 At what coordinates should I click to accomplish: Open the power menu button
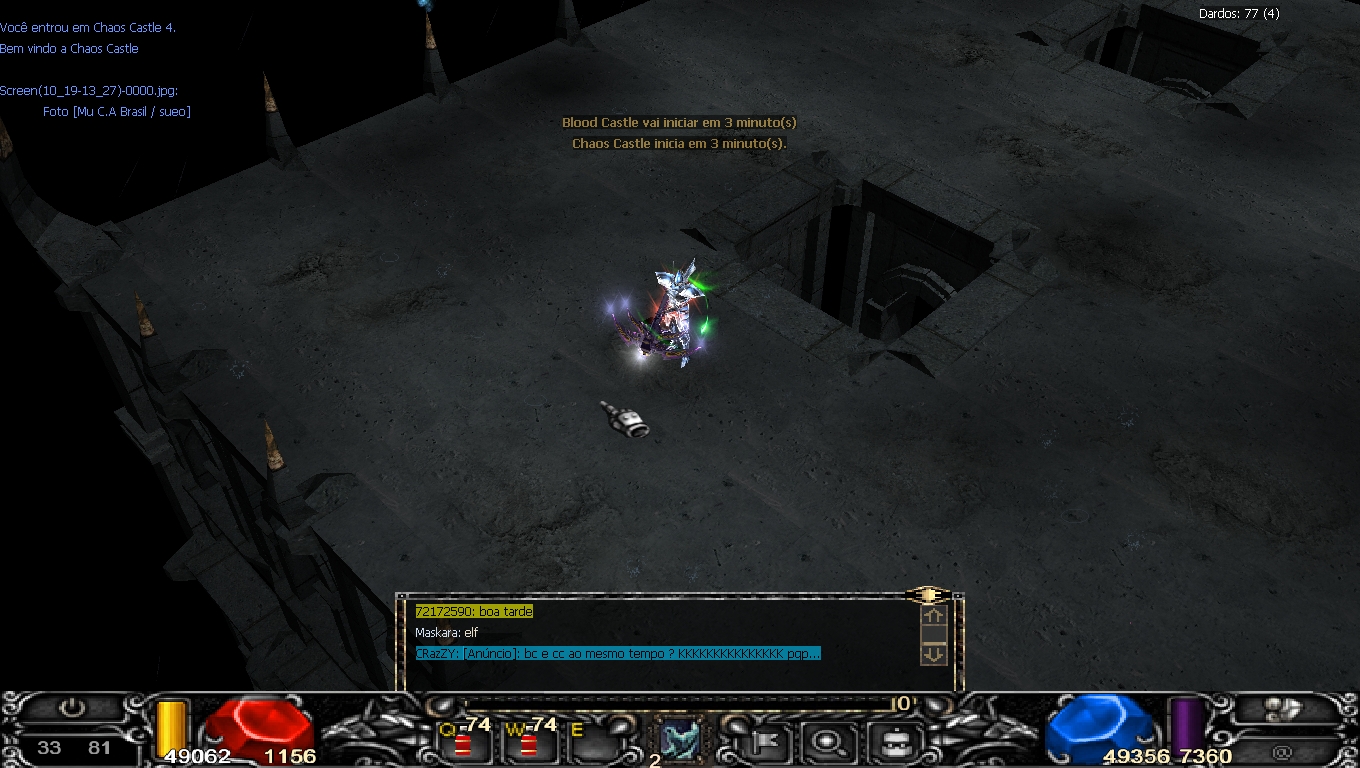(x=72, y=708)
